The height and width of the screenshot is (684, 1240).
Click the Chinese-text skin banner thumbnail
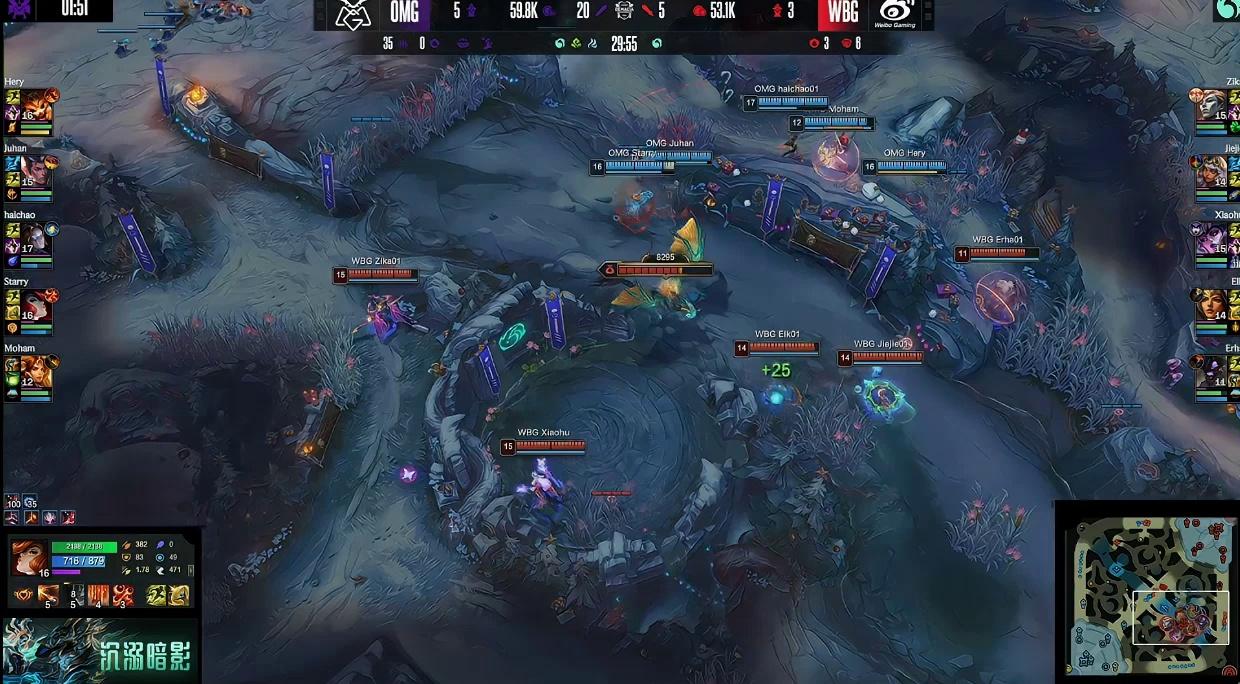pos(100,650)
